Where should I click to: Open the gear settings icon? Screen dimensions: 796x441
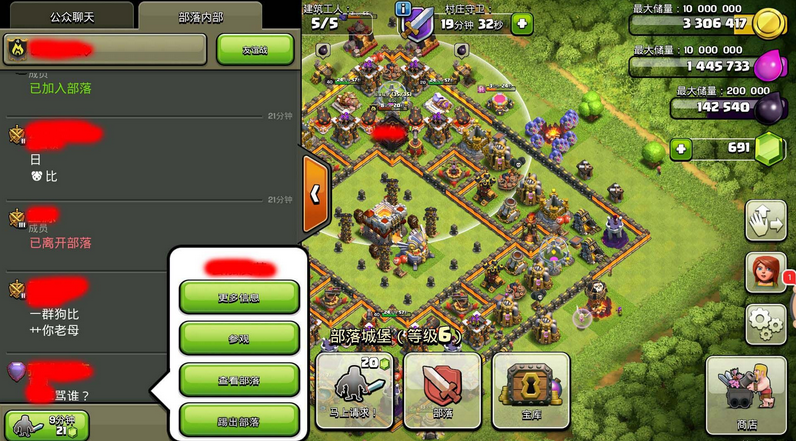click(765, 325)
